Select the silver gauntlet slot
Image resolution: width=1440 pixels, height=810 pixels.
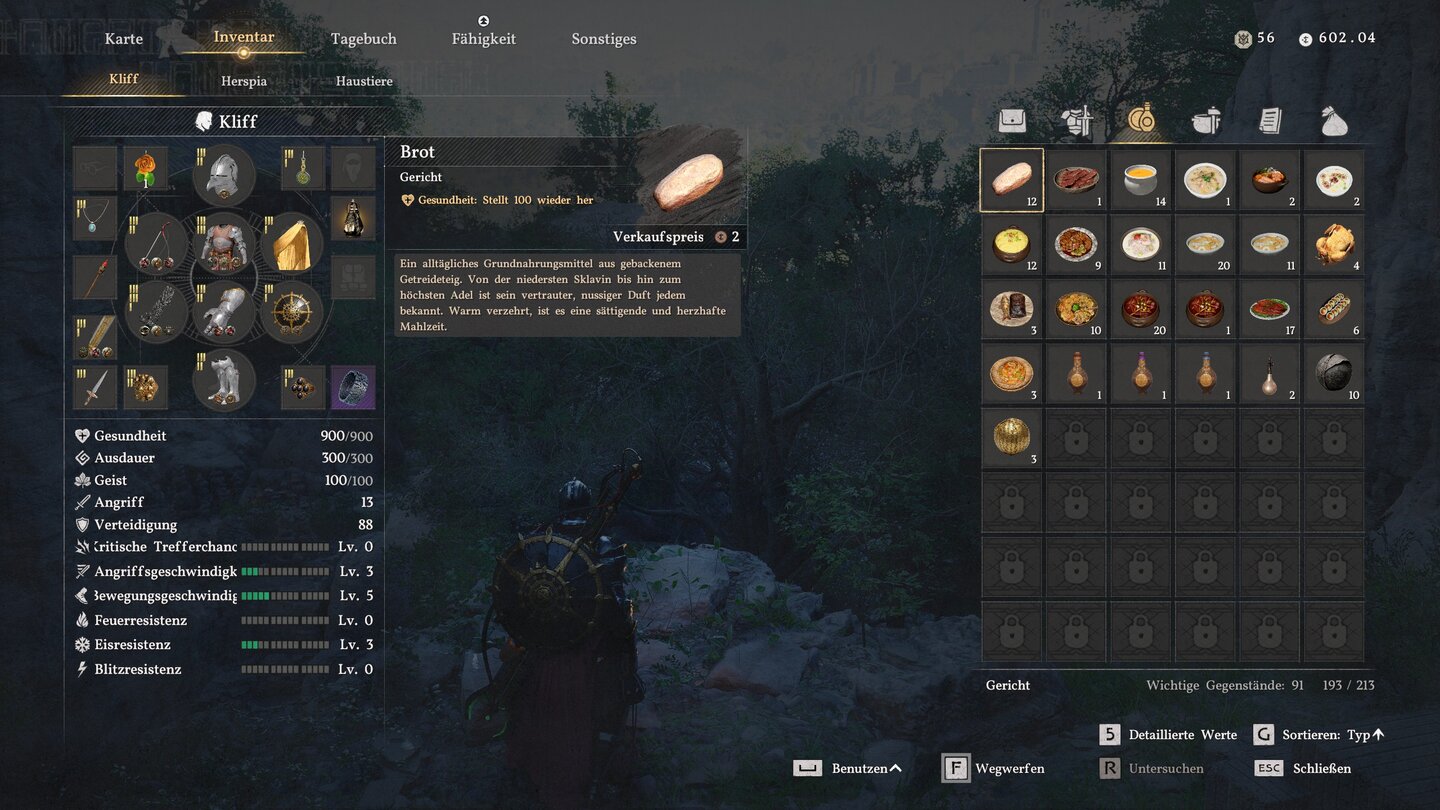tap(223, 312)
